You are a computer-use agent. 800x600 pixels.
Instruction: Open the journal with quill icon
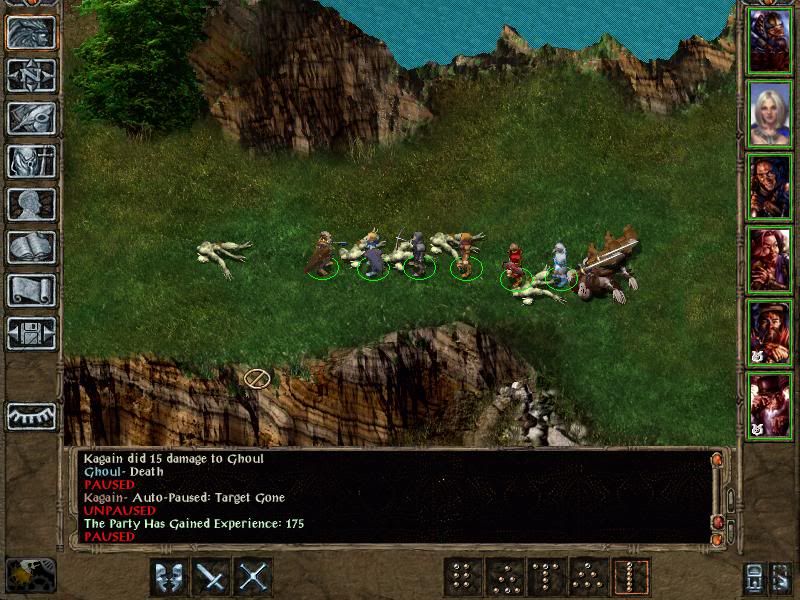pos(31,118)
